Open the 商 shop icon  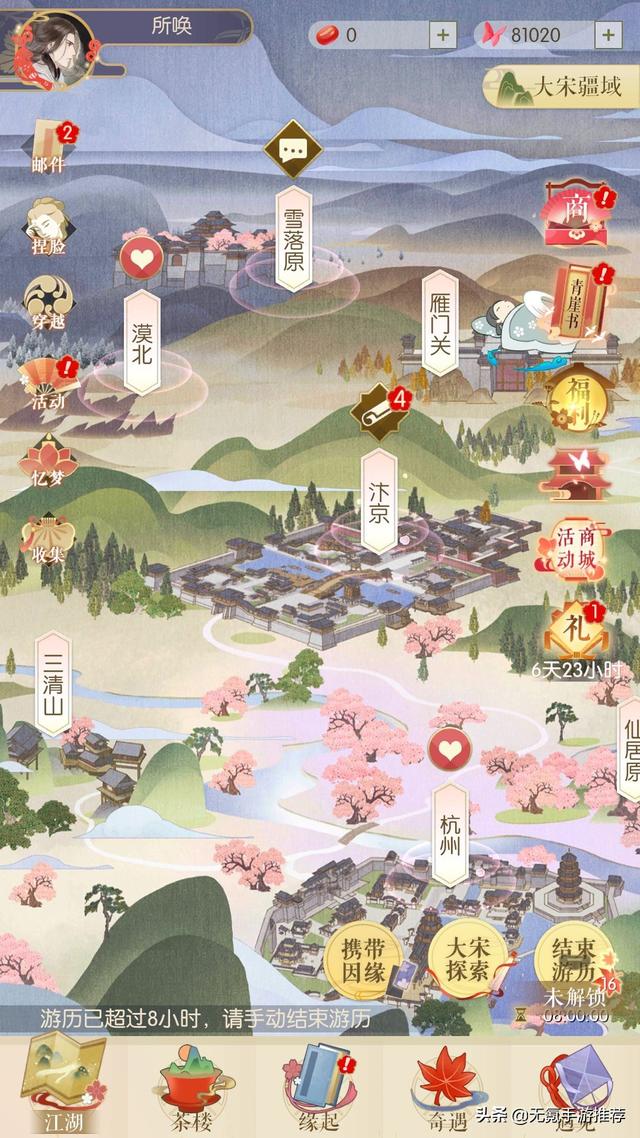(576, 213)
